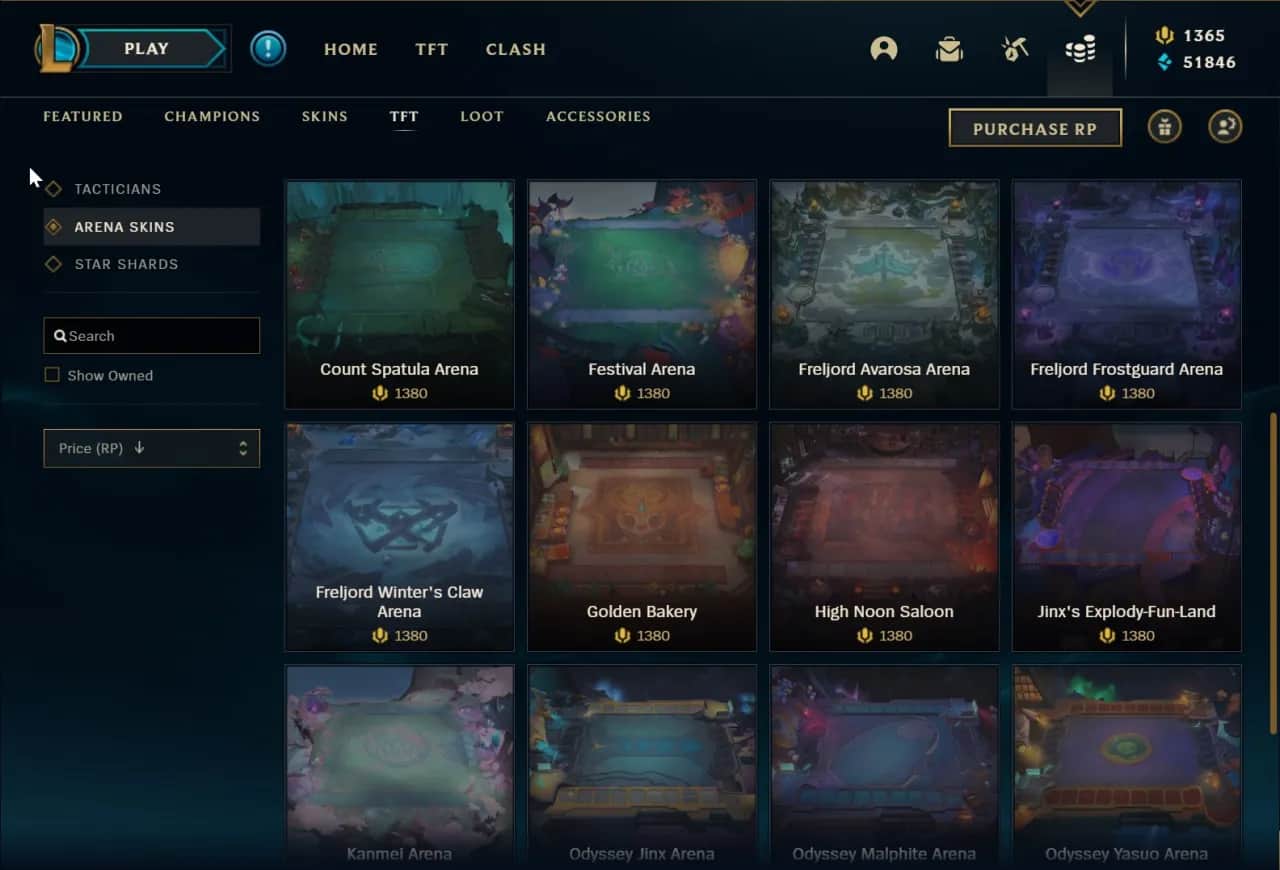Focus the store Search field
This screenshot has height=870, width=1280.
click(152, 336)
